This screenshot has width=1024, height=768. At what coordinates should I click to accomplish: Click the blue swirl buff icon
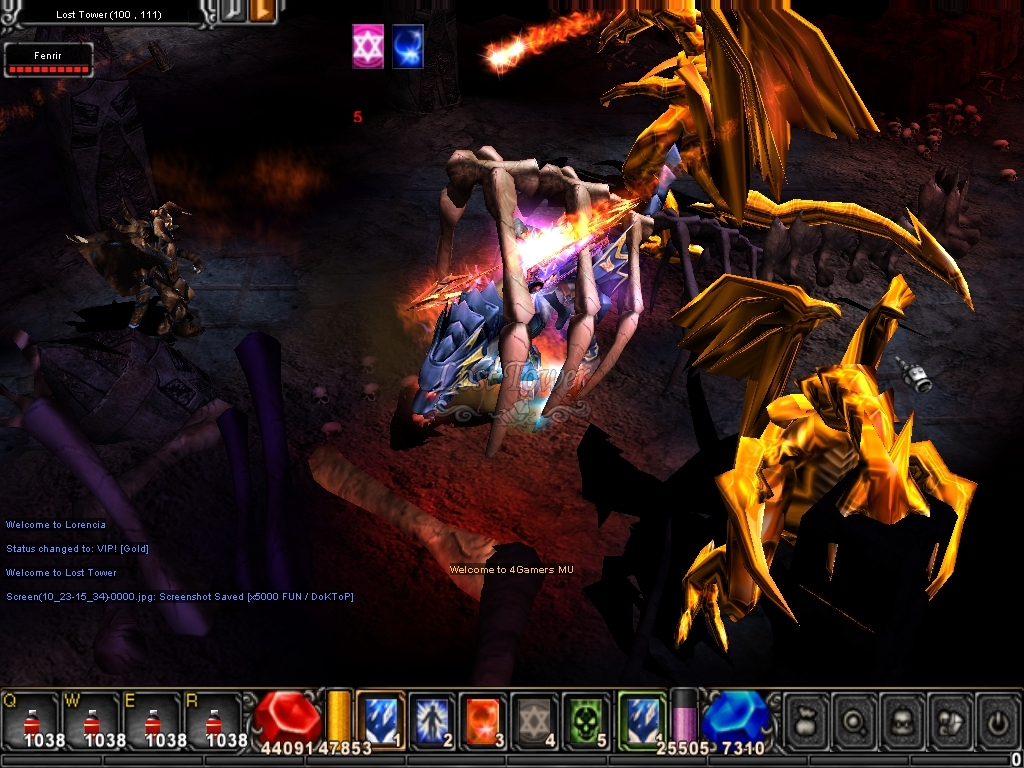click(x=407, y=47)
